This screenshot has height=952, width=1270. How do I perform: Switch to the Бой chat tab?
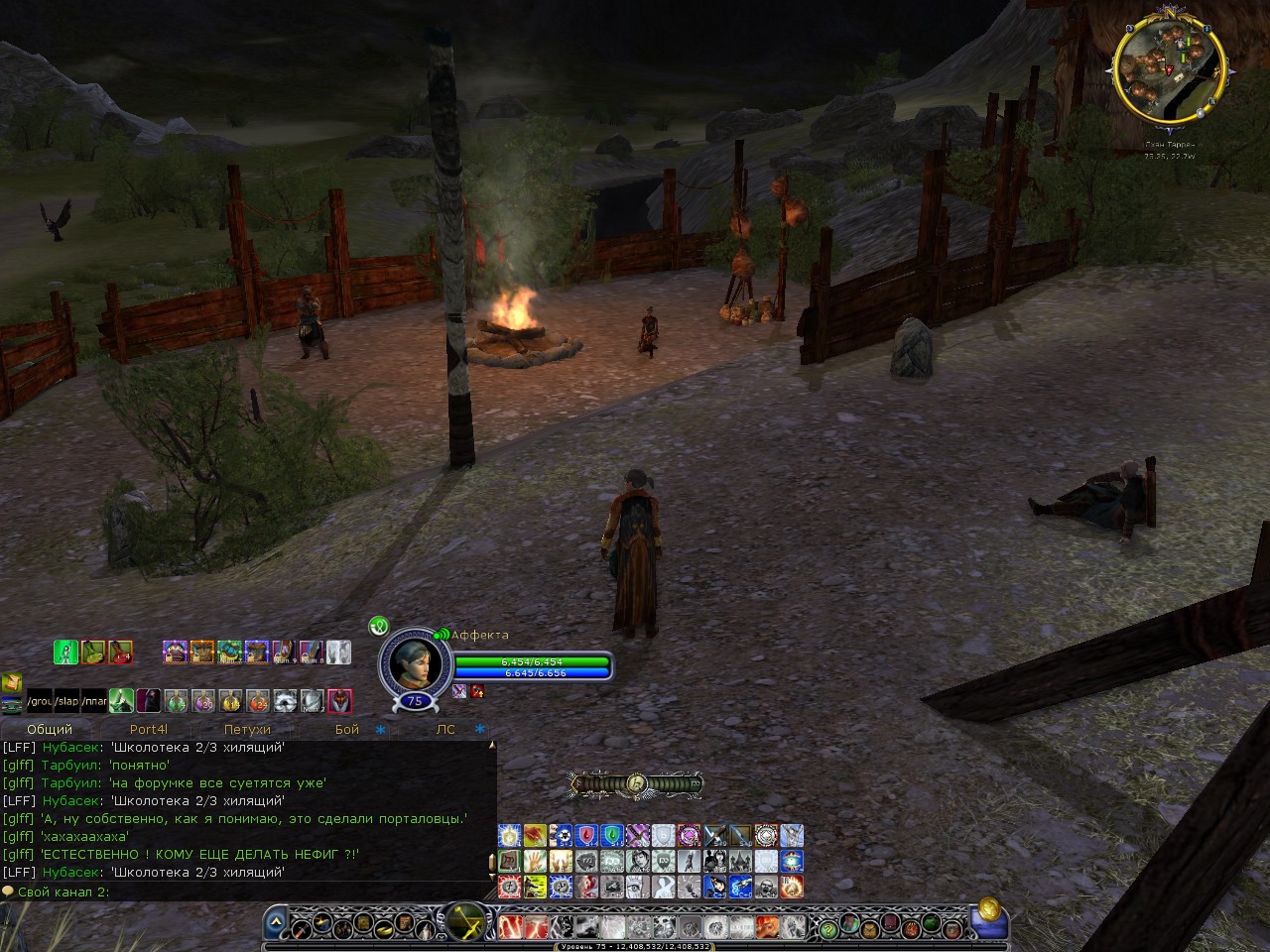(x=347, y=729)
